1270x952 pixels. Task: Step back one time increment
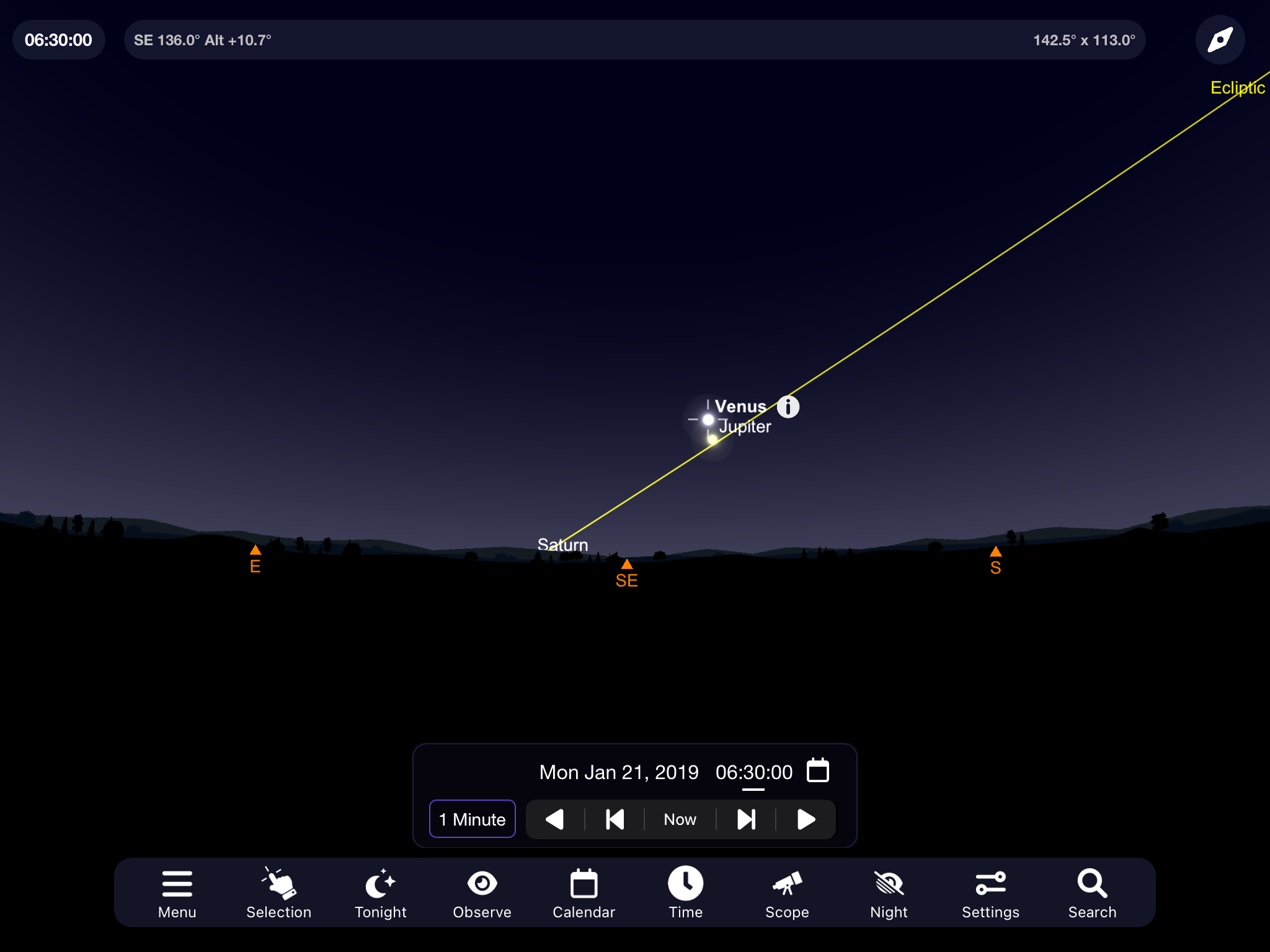(x=615, y=819)
